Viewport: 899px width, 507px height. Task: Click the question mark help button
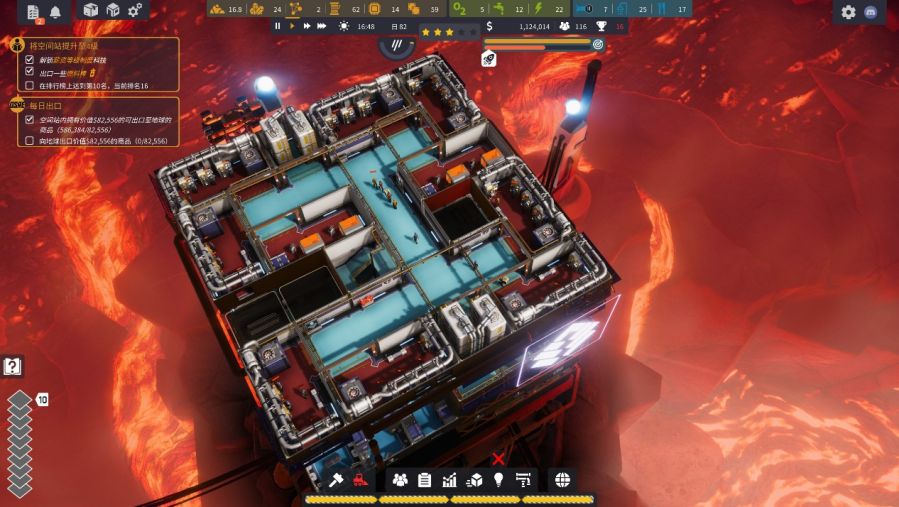(12, 367)
